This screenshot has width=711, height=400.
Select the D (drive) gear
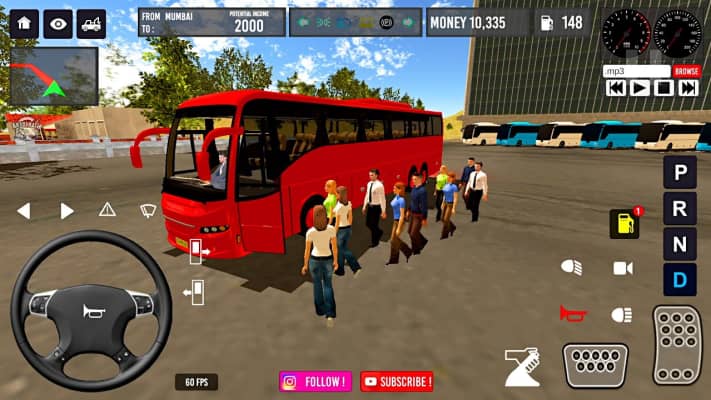click(x=680, y=279)
